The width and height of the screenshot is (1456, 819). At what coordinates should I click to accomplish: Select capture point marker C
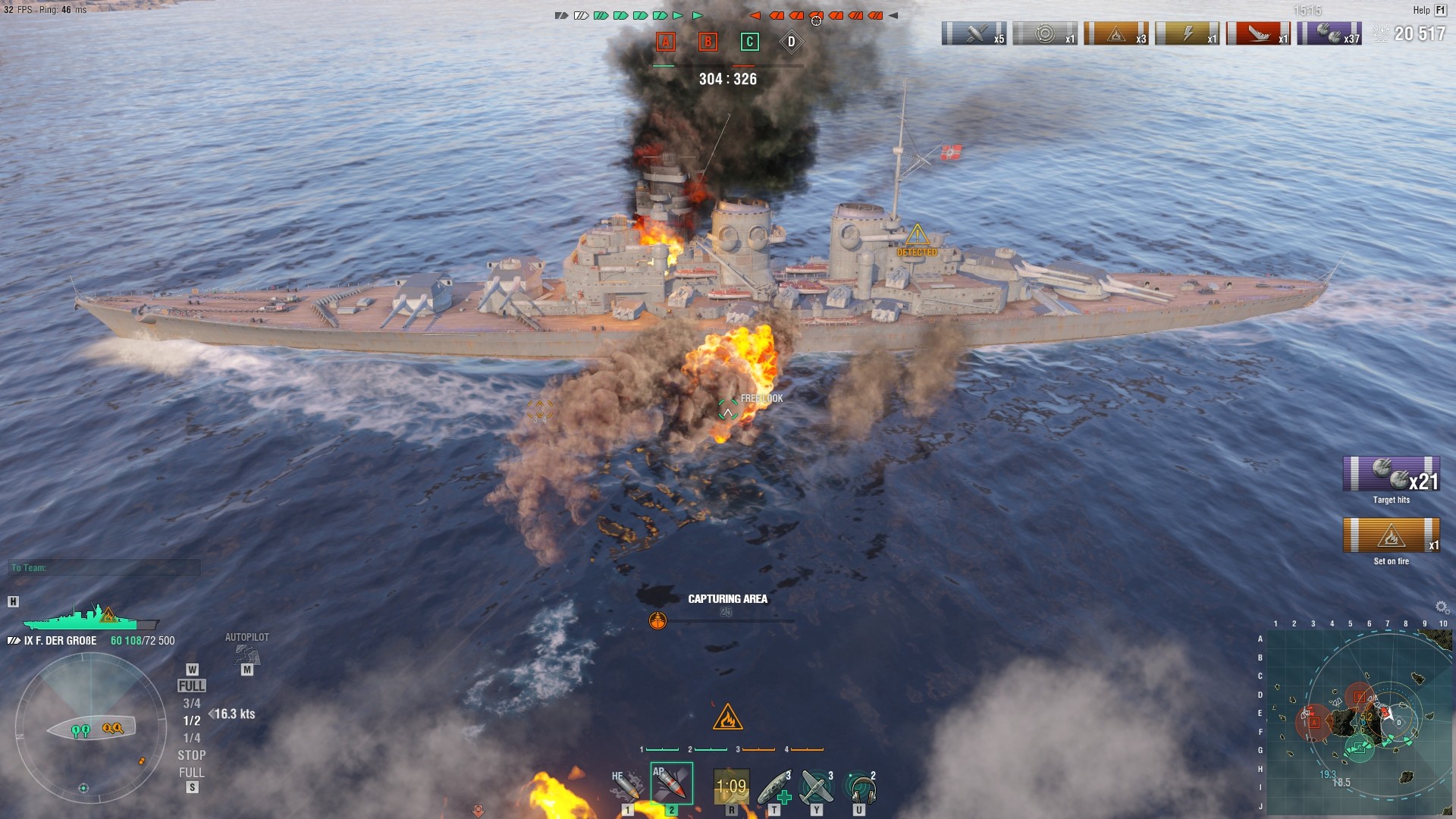click(748, 42)
